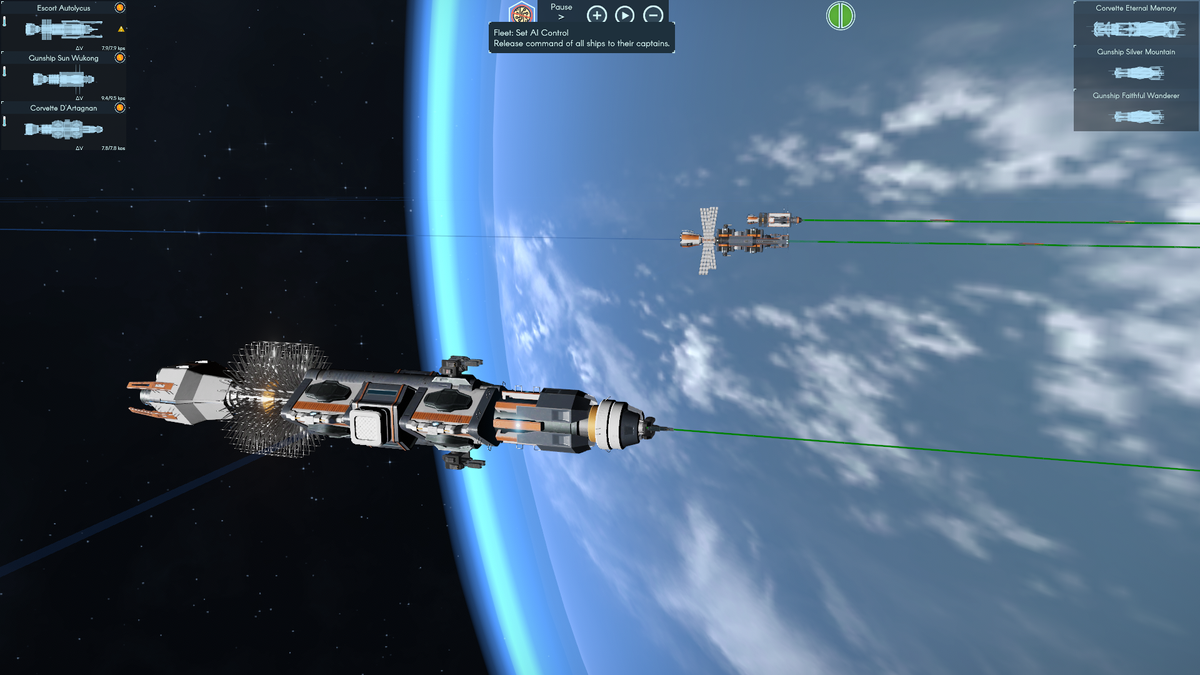Click the Fleet Set AI Control hexagon button
Image resolution: width=1200 pixels, height=675 pixels.
522,14
